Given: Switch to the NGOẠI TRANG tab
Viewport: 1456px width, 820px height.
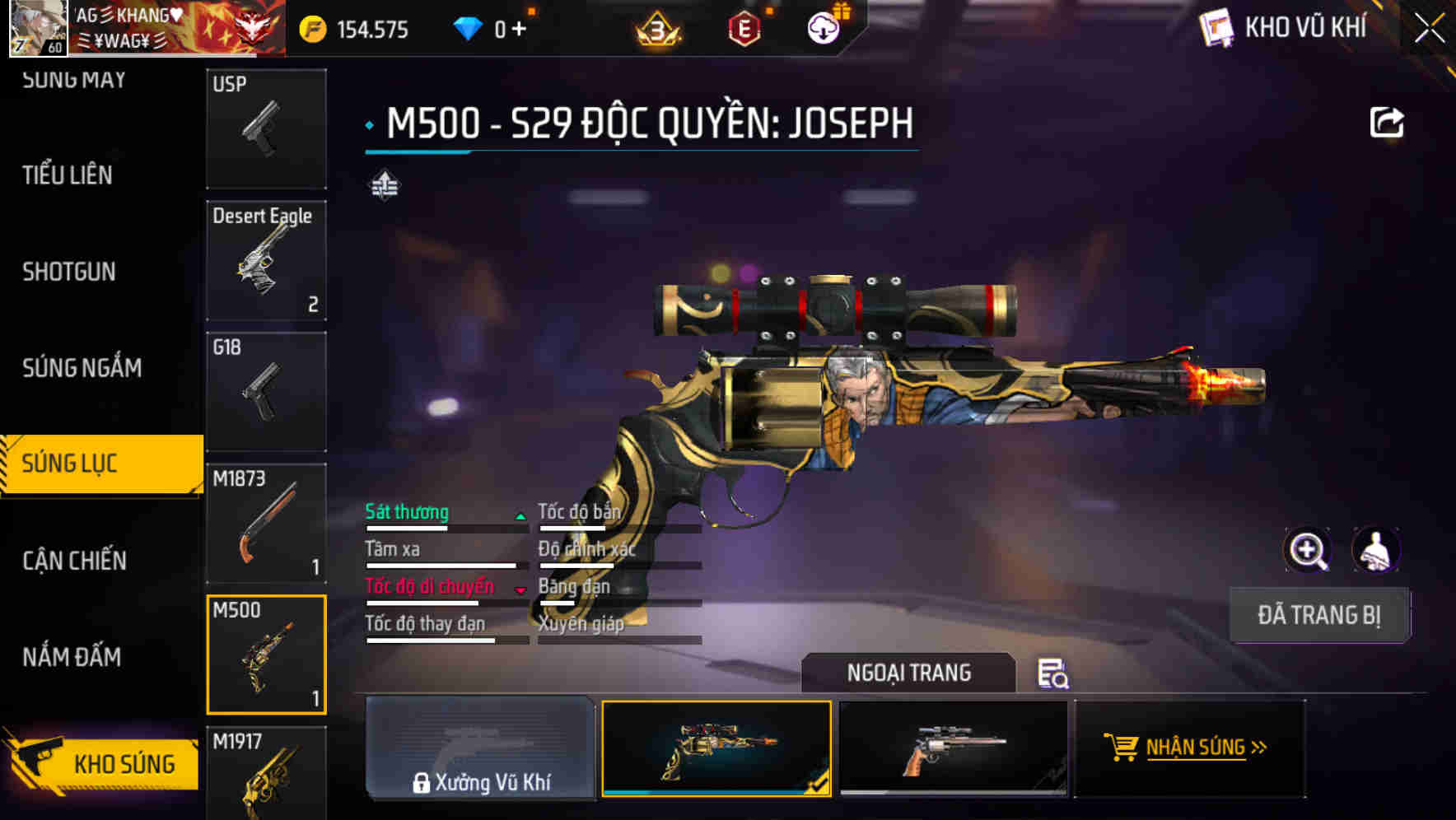Looking at the screenshot, I should pos(910,673).
